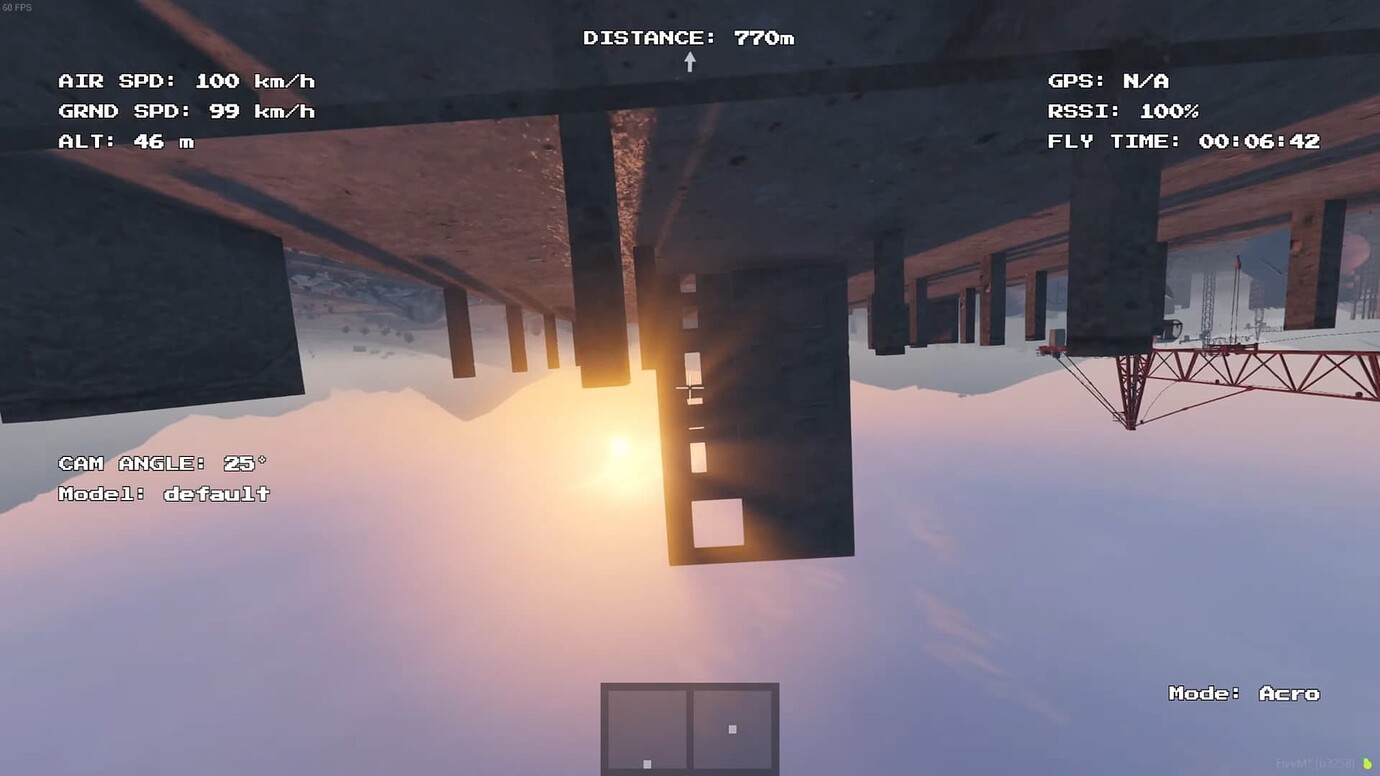Click the green FiveM leaf icon
This screenshot has width=1380, height=776.
click(1368, 761)
